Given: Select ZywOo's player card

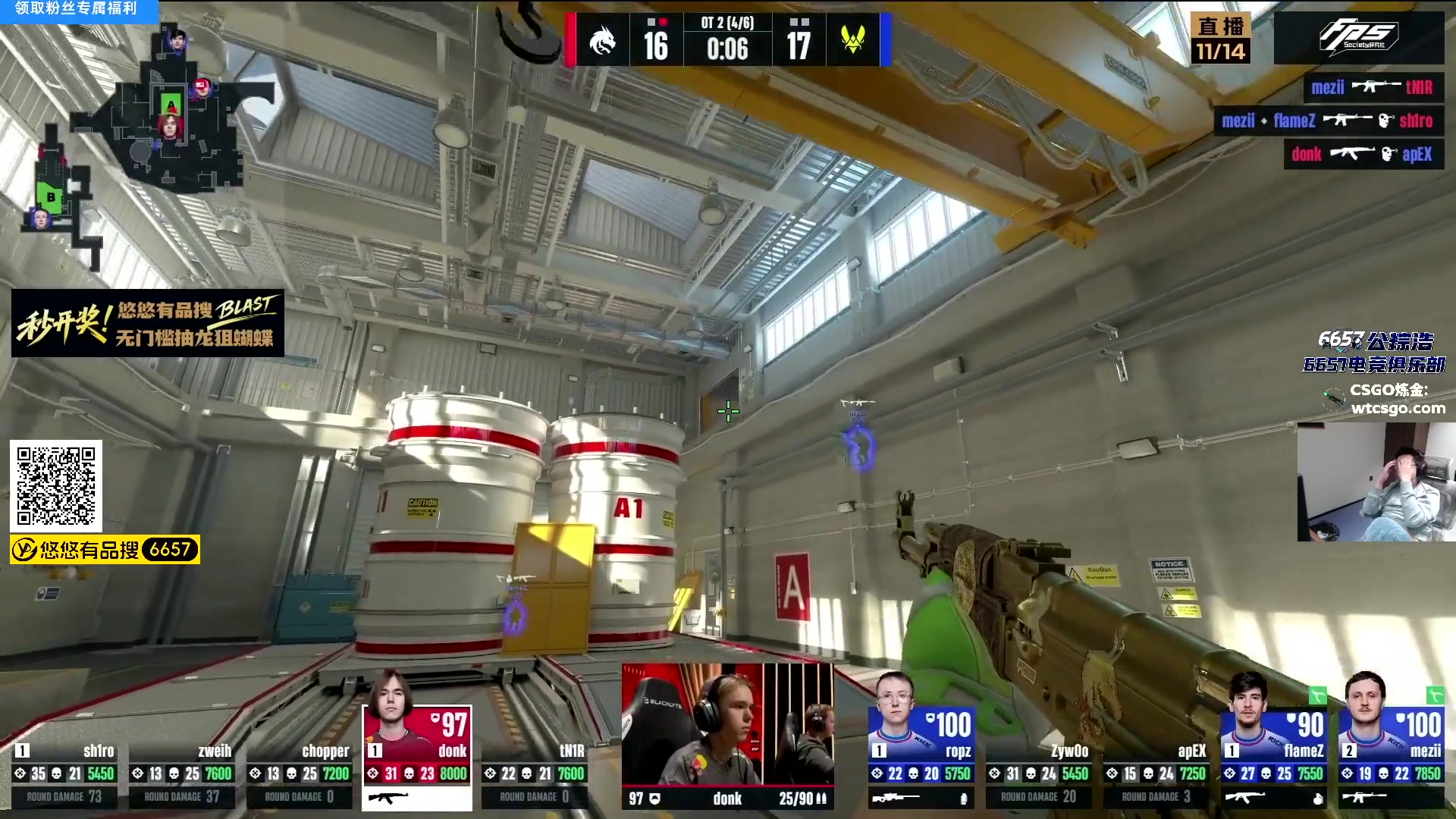Looking at the screenshot, I should [1039, 773].
